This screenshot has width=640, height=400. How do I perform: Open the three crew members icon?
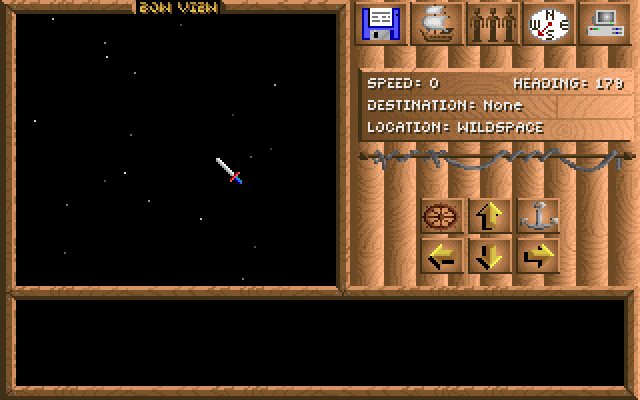point(494,23)
